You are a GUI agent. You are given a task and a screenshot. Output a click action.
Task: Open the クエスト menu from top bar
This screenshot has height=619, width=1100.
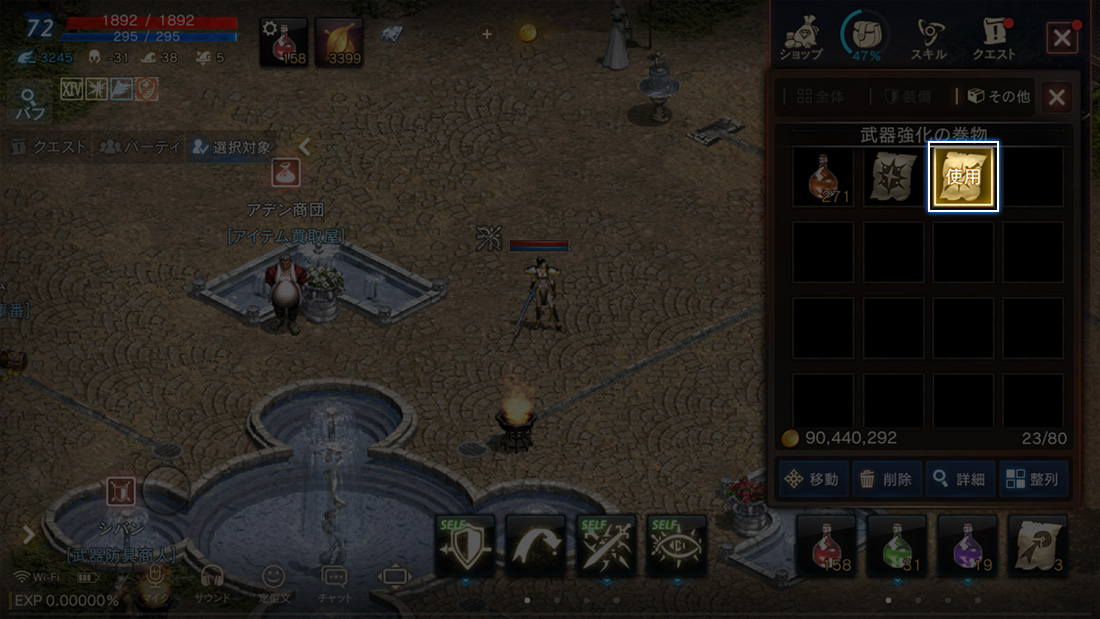point(993,38)
